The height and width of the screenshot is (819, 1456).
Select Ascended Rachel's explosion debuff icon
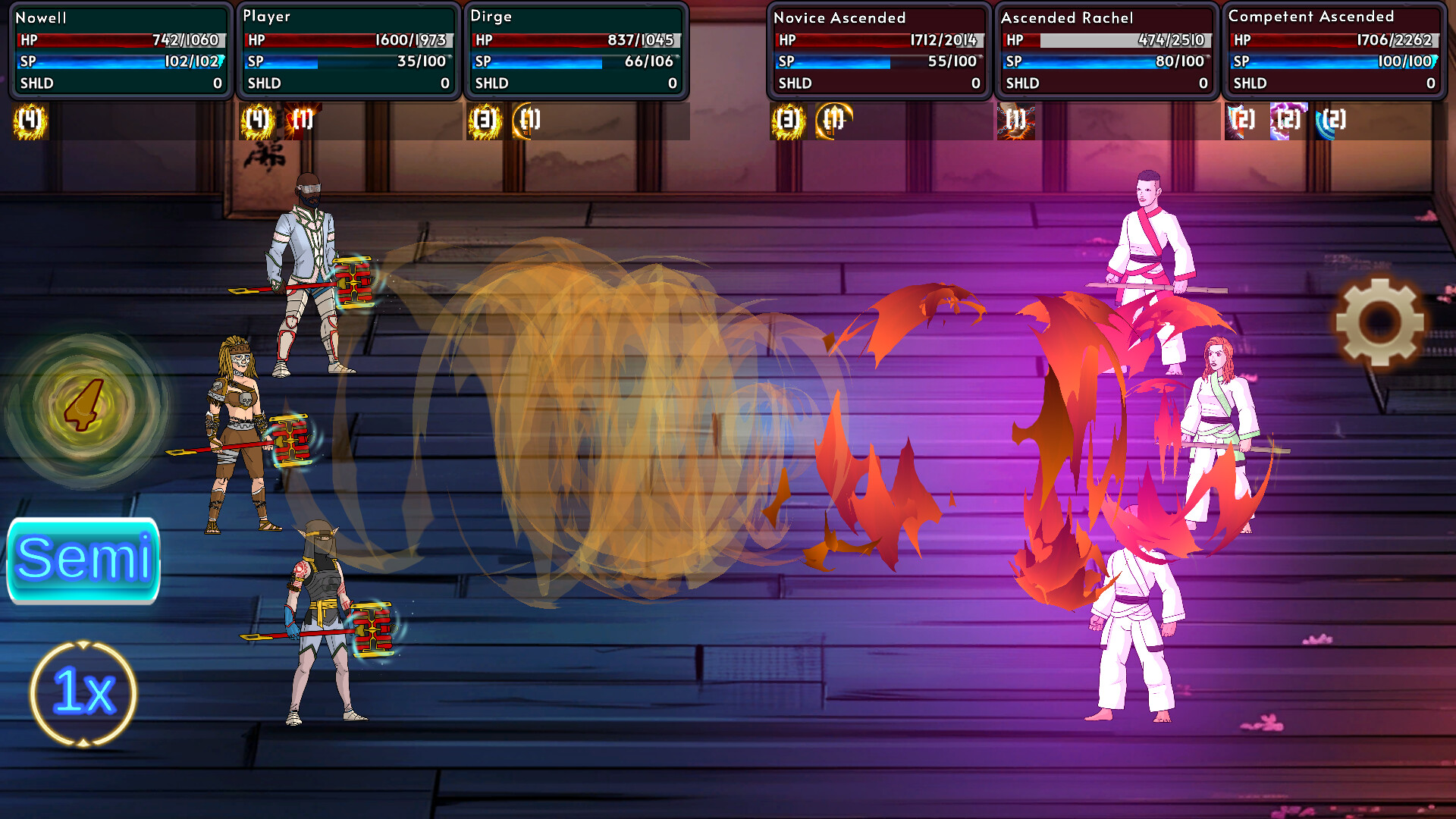click(x=1015, y=120)
